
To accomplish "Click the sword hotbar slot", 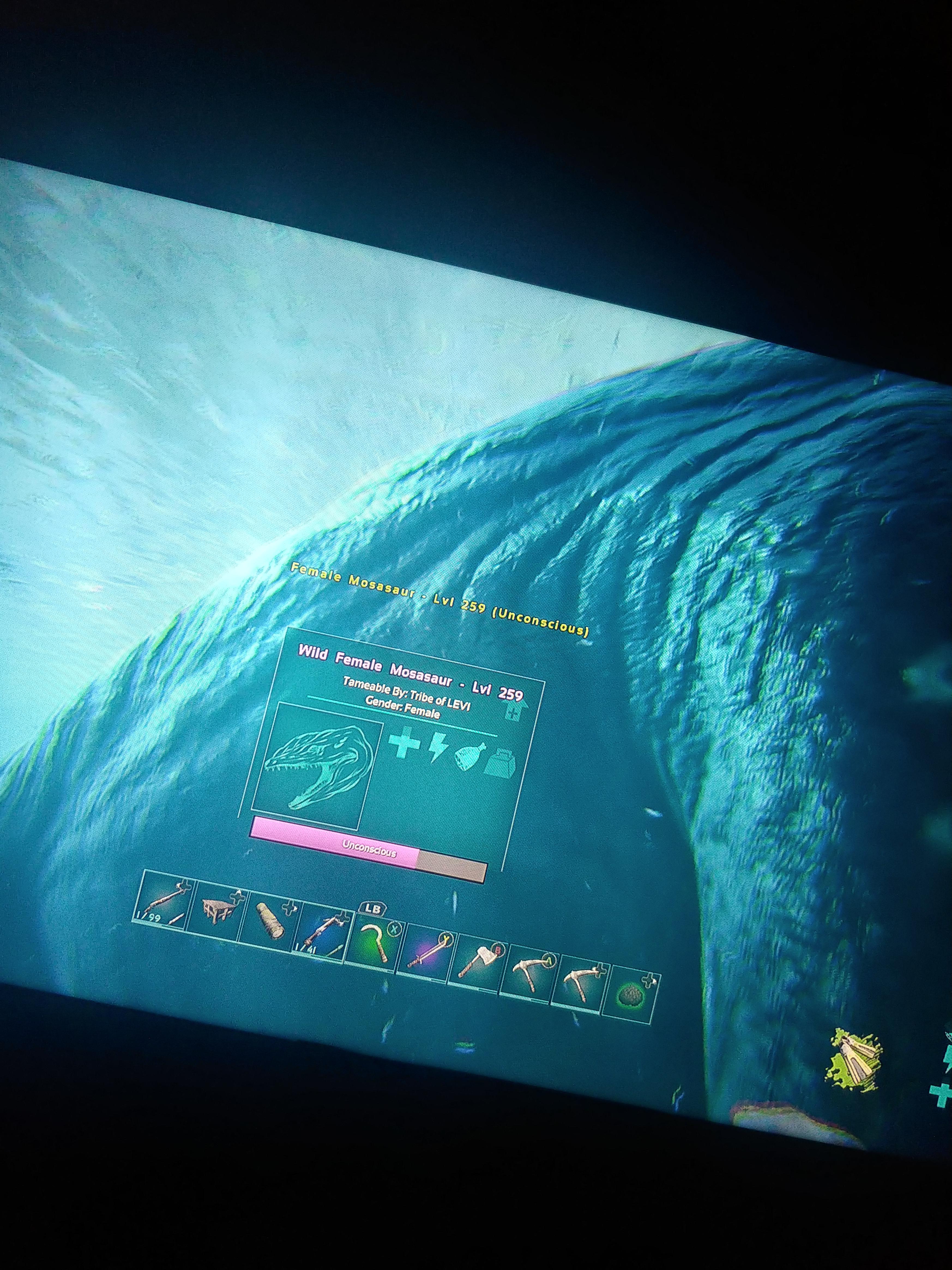I will pos(428,953).
